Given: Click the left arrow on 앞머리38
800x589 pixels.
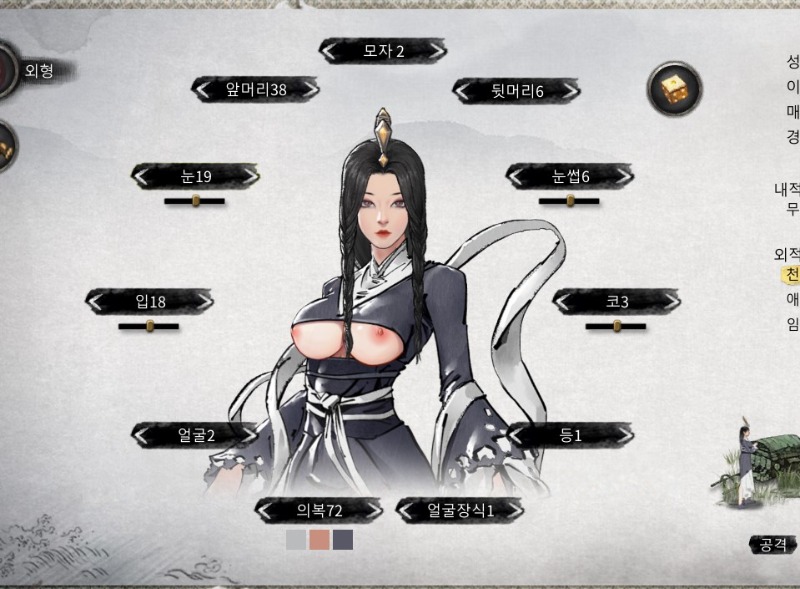Looking at the screenshot, I should [x=204, y=90].
